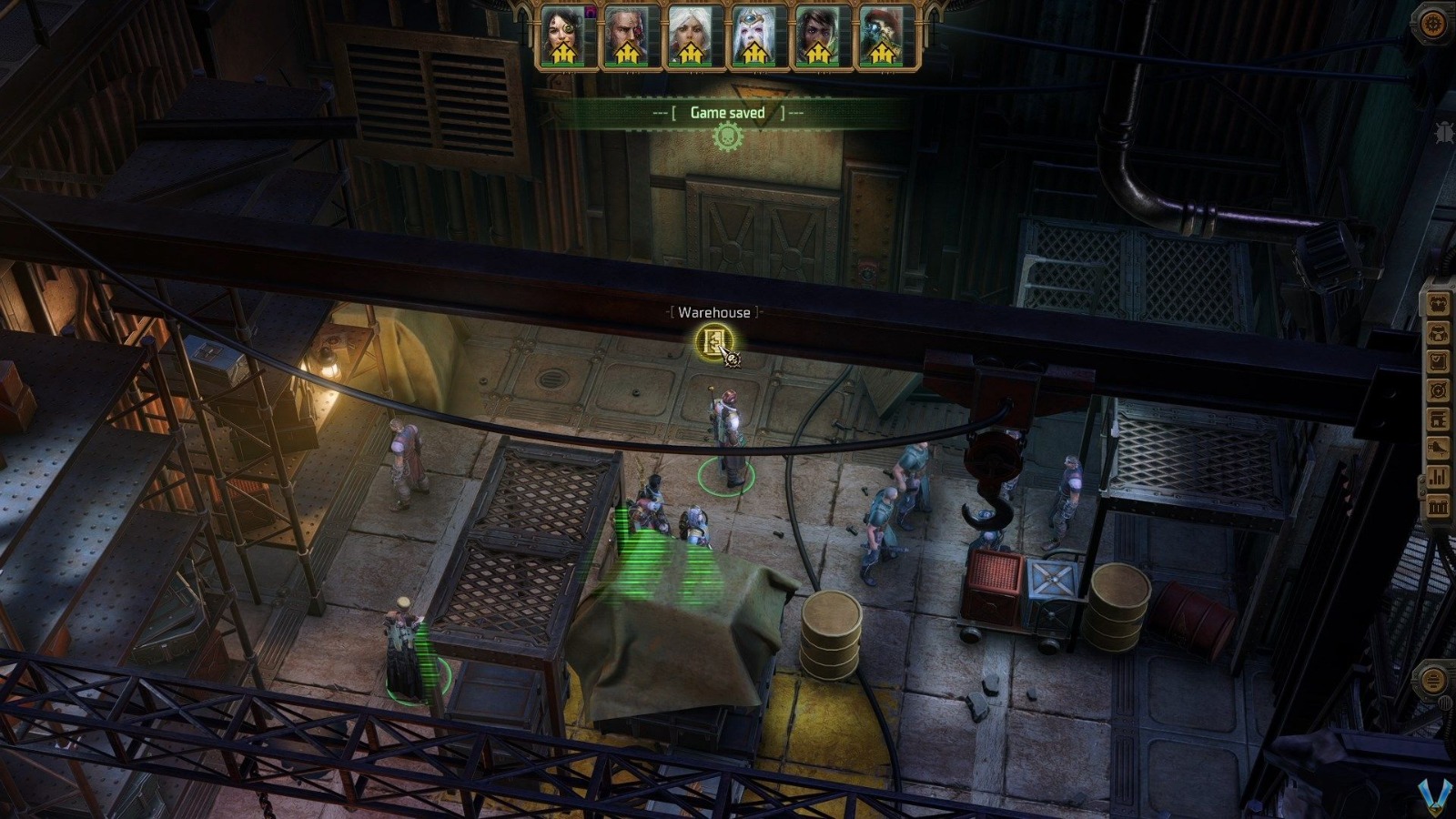Viewport: 1456px width, 819px height.
Task: Open the Journal book icon in sidebar
Action: (x=1438, y=361)
